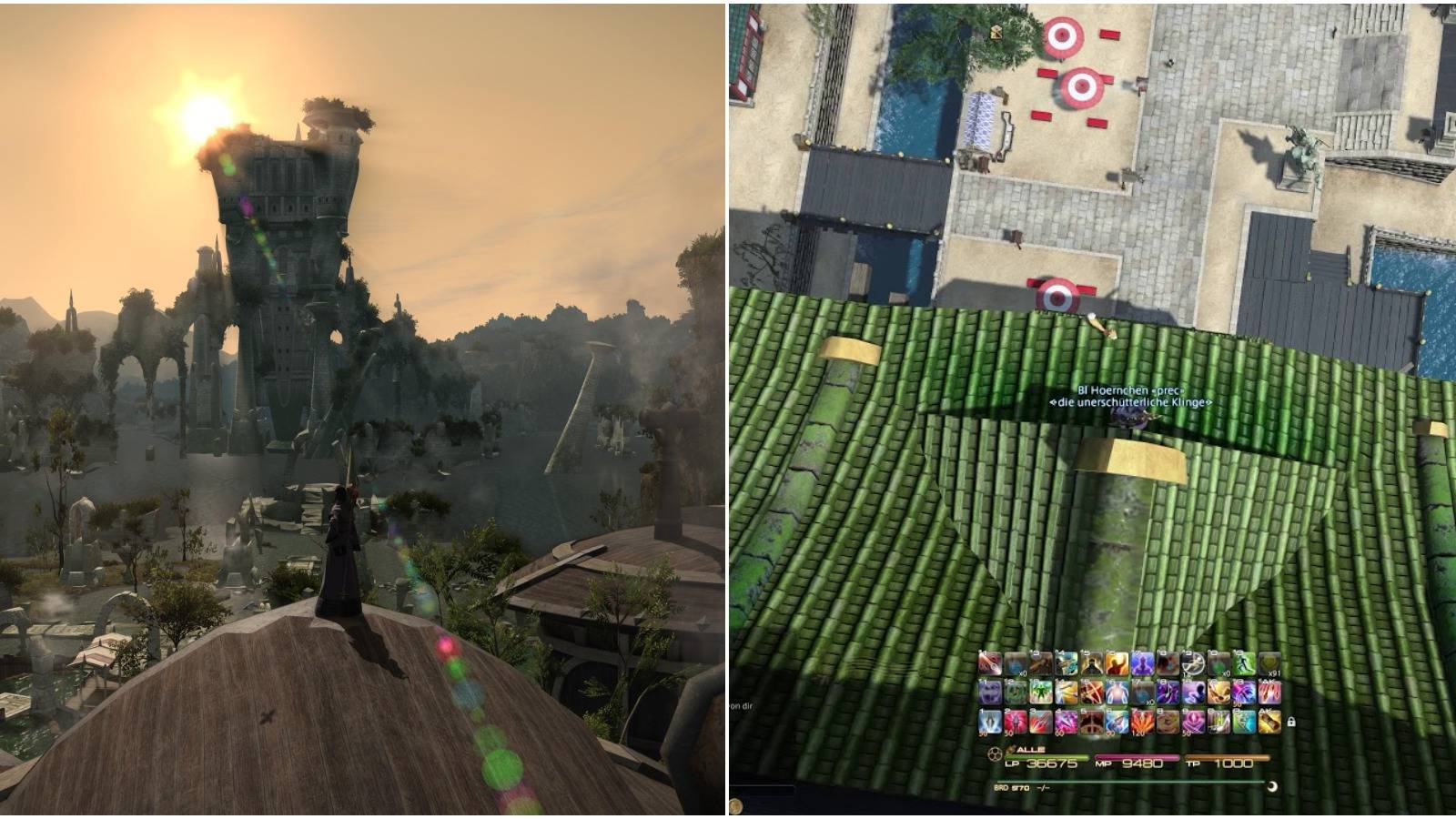Toggle the hotbar lock padlock
1456x819 pixels.
point(1290,722)
